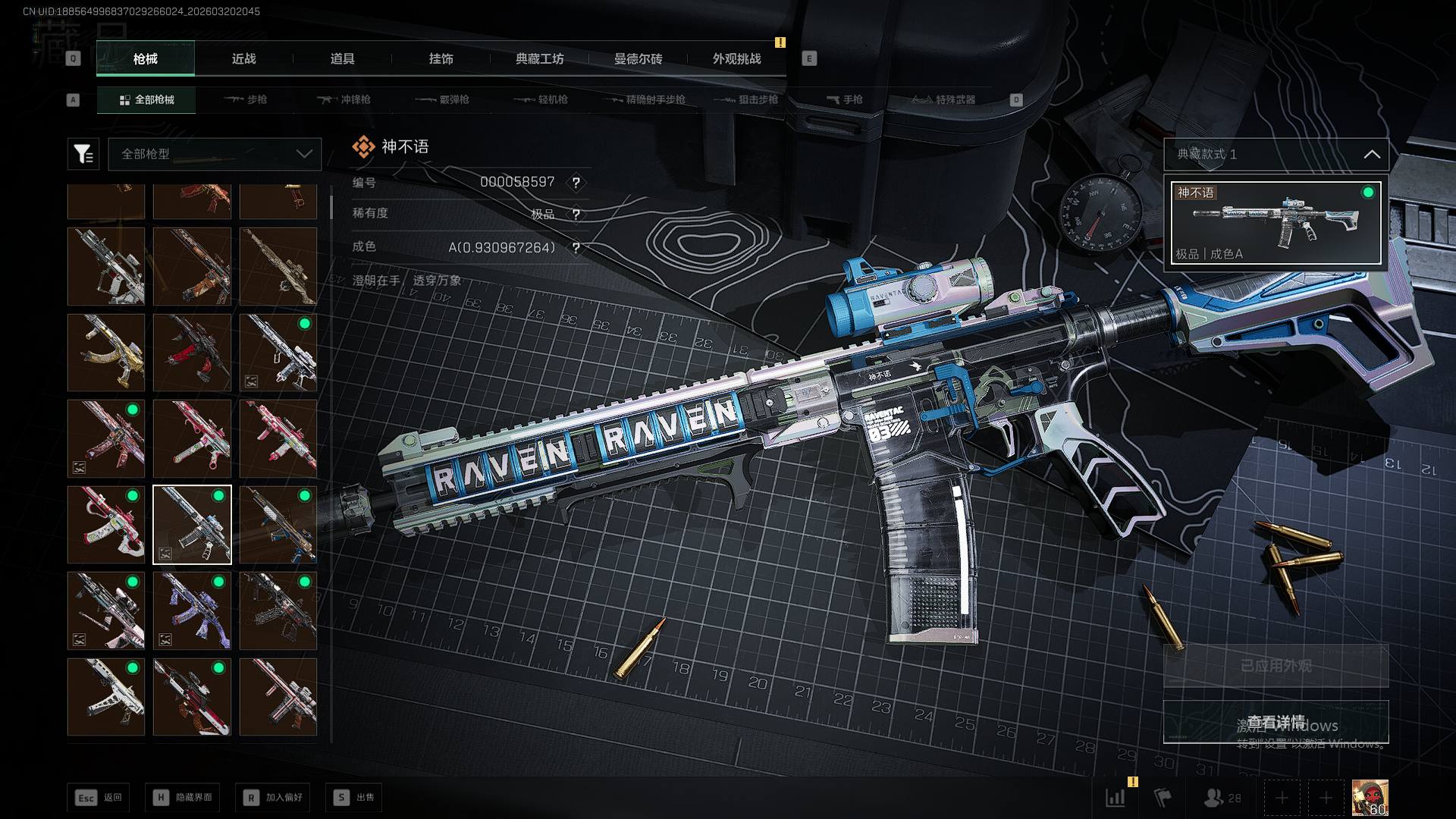Show only 手枪 skins
This screenshot has width=1456, height=819.
[x=844, y=100]
